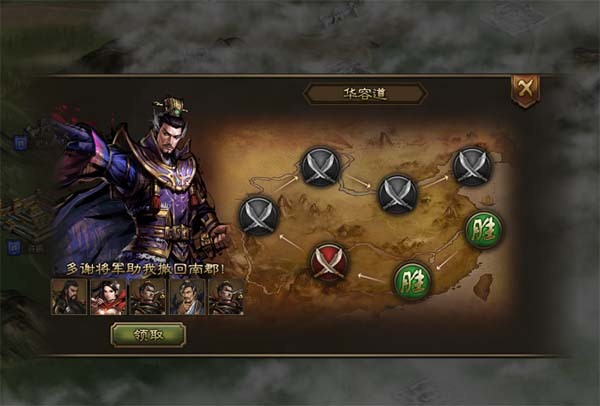Select the red crossed-swords battle node
The height and width of the screenshot is (406, 600).
click(x=328, y=262)
